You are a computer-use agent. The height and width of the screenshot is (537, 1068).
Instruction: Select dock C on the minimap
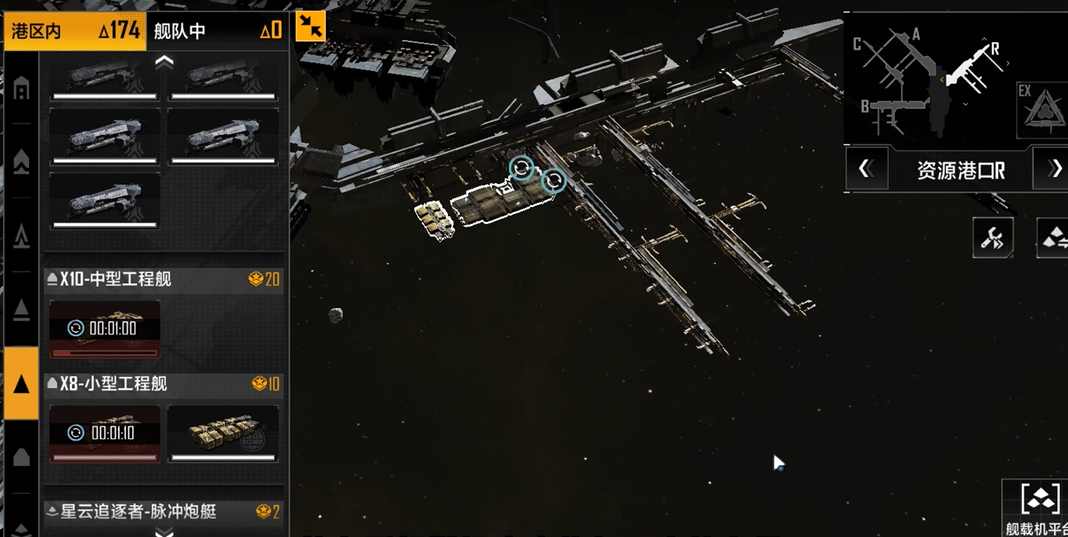[x=858, y=44]
